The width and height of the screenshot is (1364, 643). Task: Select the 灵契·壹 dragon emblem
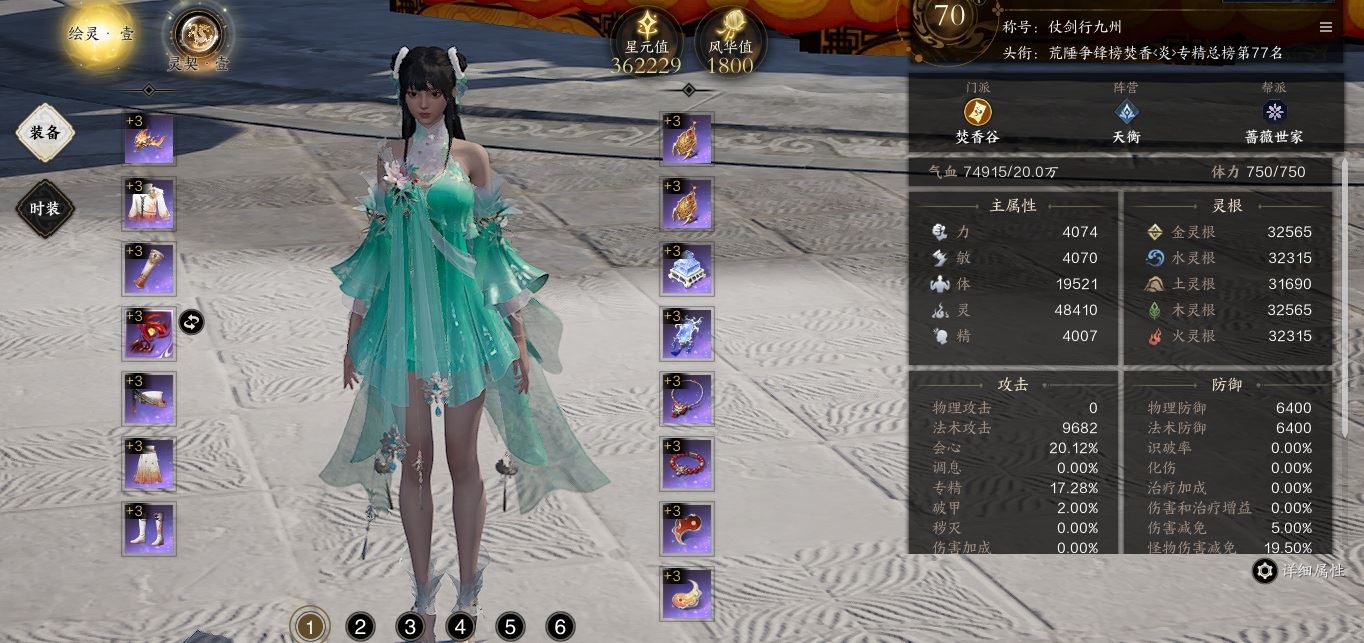[x=197, y=35]
